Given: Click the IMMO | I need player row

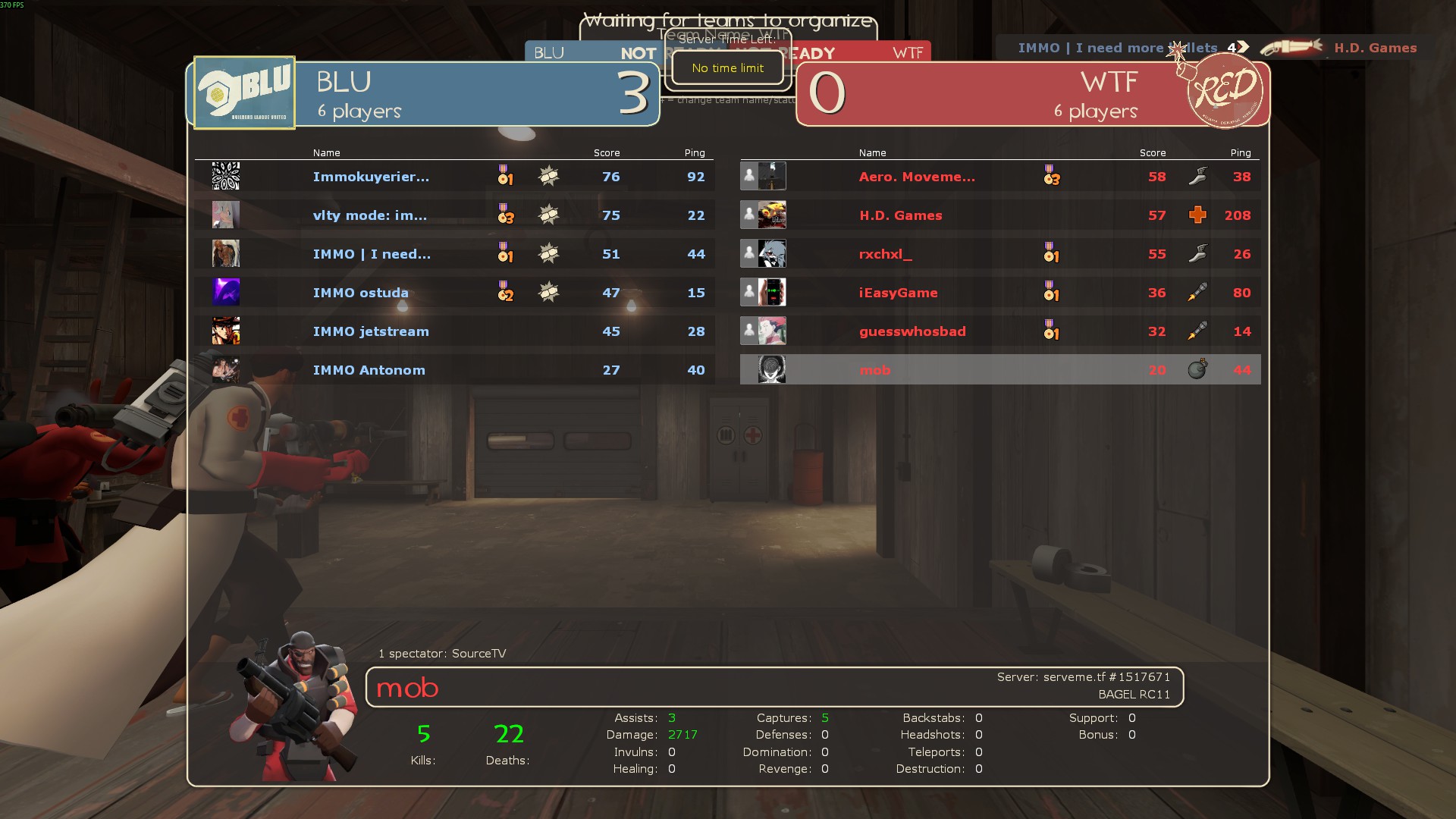Looking at the screenshot, I should pyautogui.click(x=372, y=254).
